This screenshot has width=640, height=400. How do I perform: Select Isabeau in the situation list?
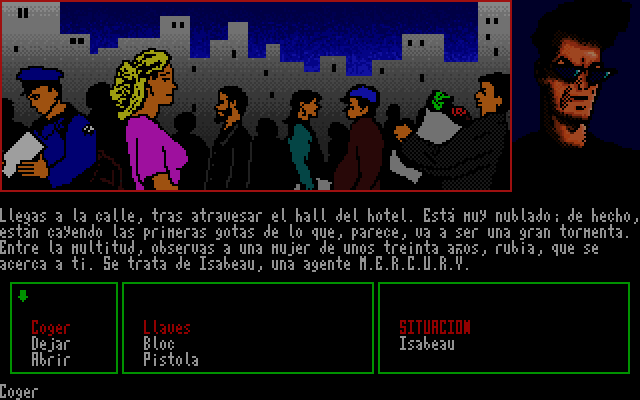tap(426, 343)
